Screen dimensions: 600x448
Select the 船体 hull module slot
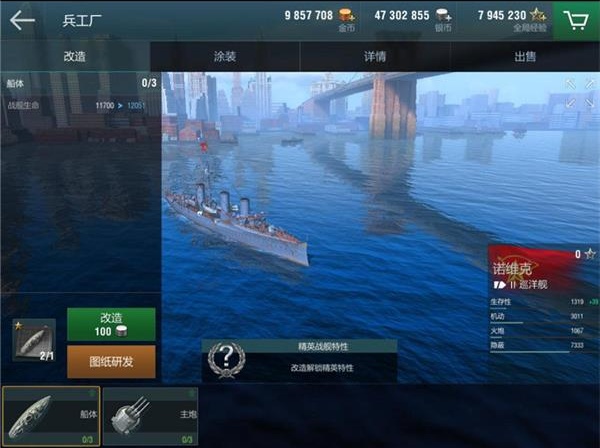tap(50, 415)
